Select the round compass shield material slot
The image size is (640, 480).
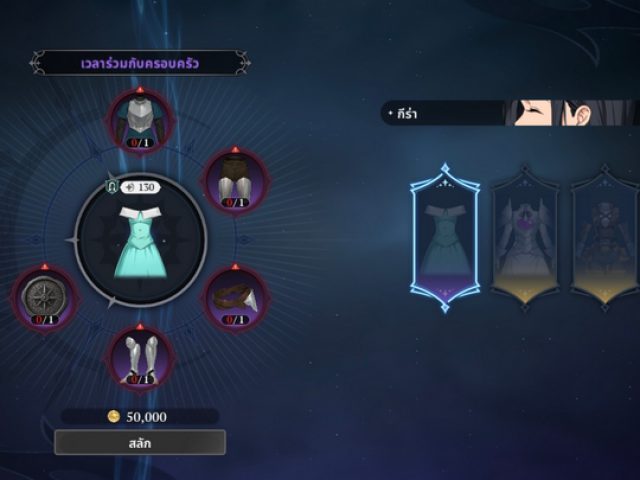(45, 298)
